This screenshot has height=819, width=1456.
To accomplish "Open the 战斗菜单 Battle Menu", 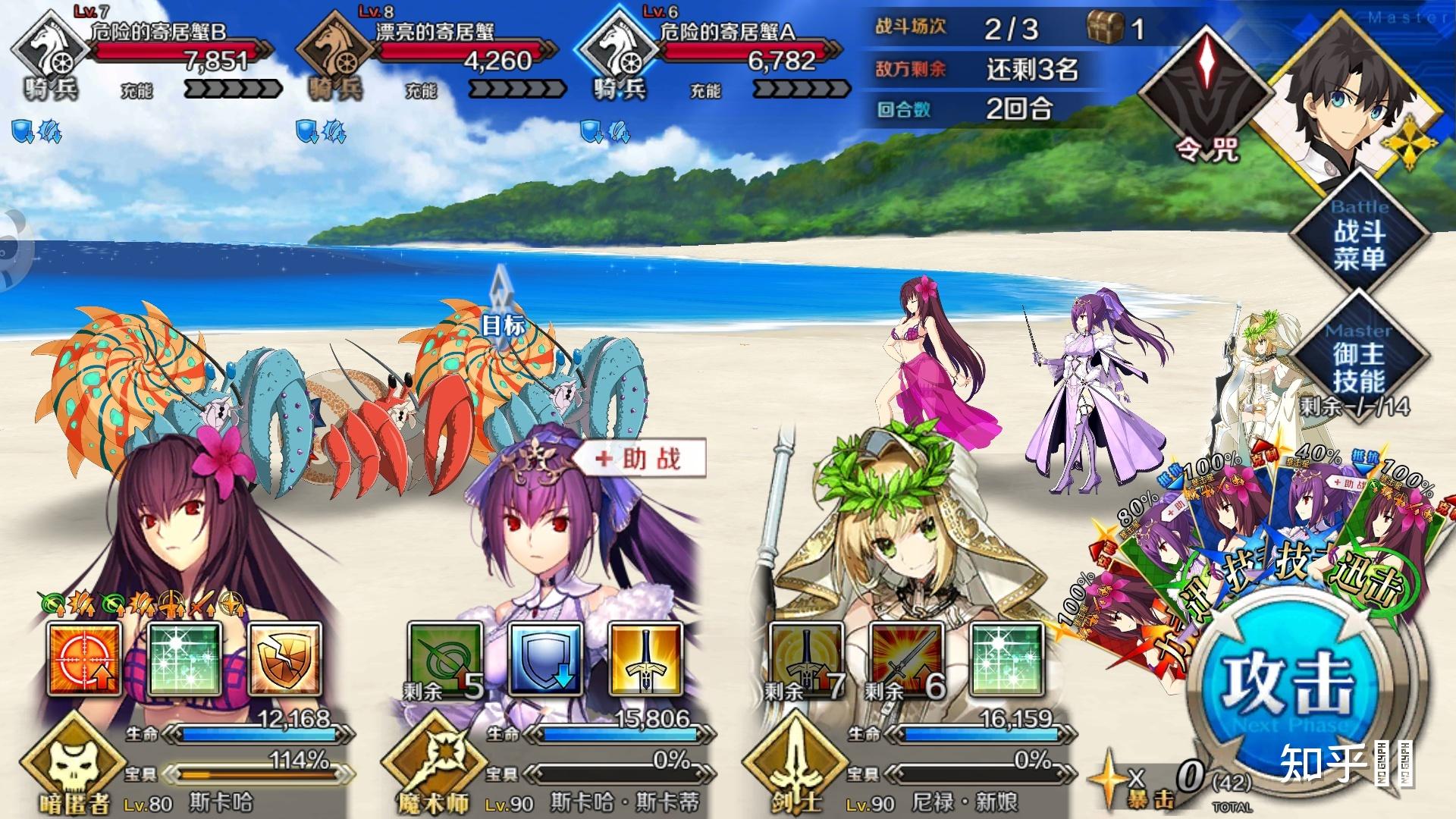I will tap(1359, 234).
